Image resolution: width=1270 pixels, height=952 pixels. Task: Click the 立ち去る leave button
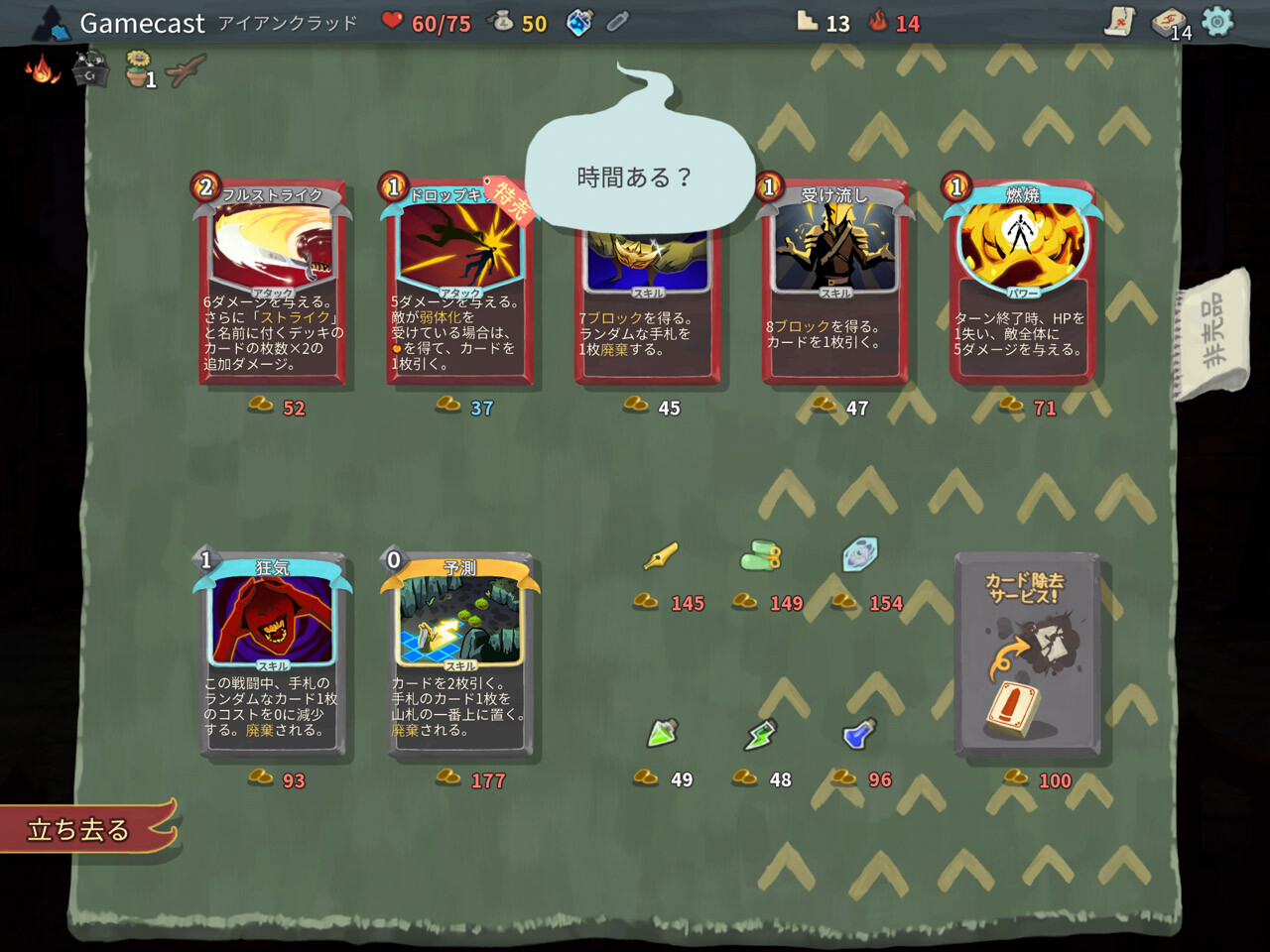click(x=79, y=830)
